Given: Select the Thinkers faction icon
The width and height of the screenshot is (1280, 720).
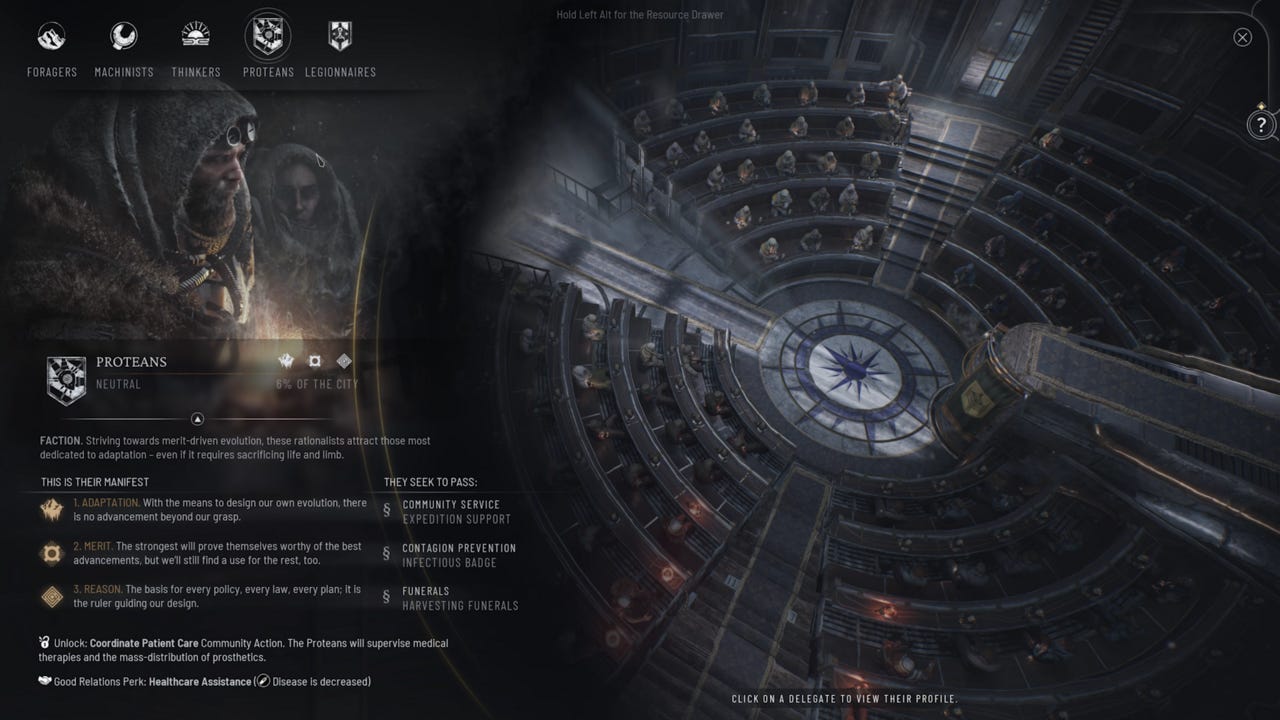Looking at the screenshot, I should click(195, 35).
